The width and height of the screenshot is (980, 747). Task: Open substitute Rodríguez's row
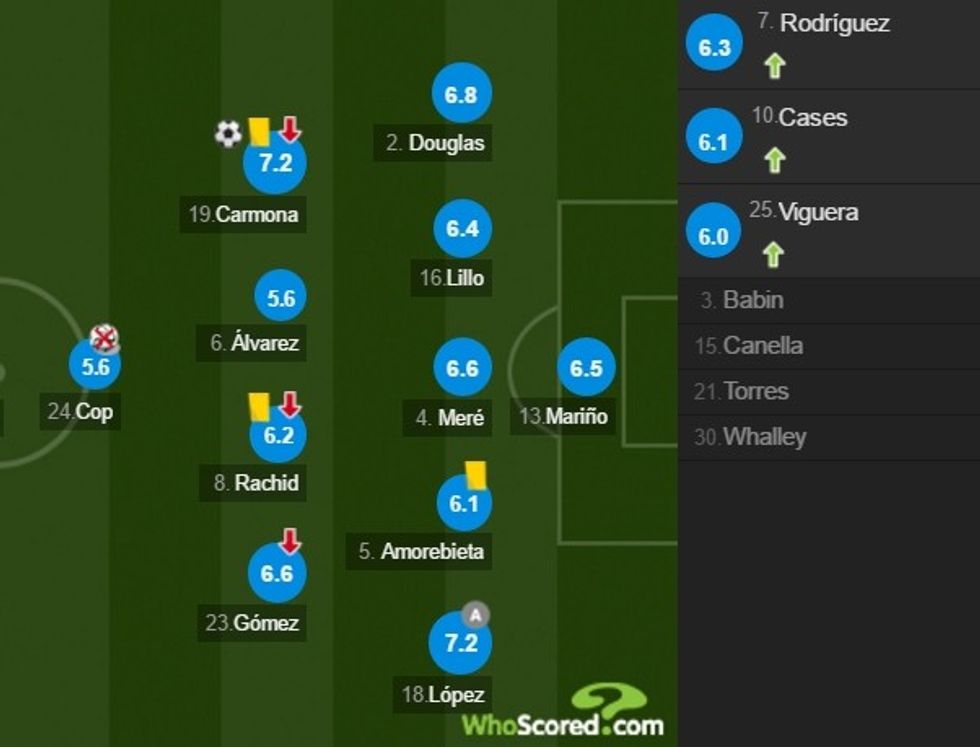click(x=828, y=44)
